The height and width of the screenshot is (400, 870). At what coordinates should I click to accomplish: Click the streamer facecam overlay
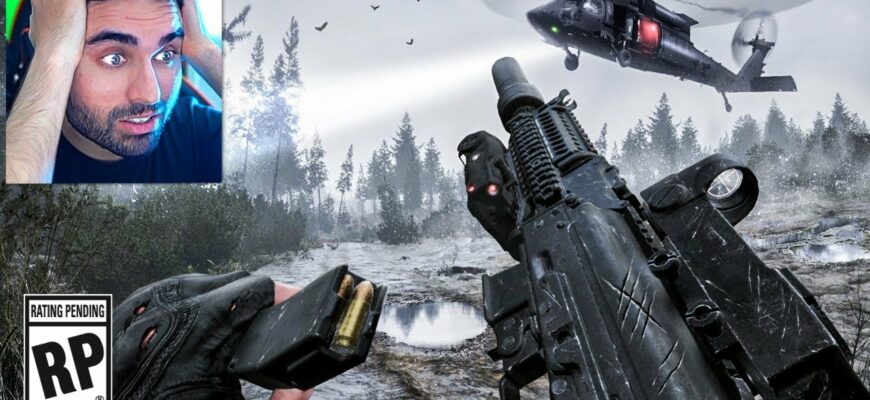tap(113, 90)
